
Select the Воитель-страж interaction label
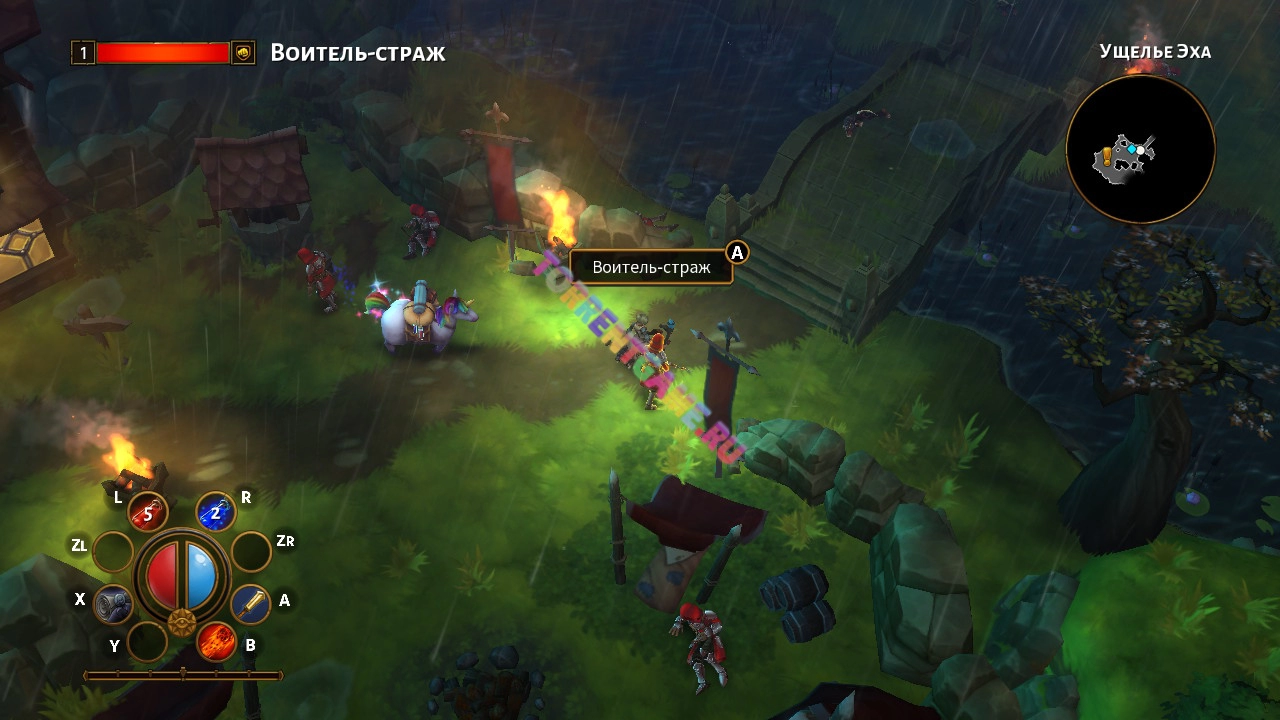pyautogui.click(x=651, y=267)
